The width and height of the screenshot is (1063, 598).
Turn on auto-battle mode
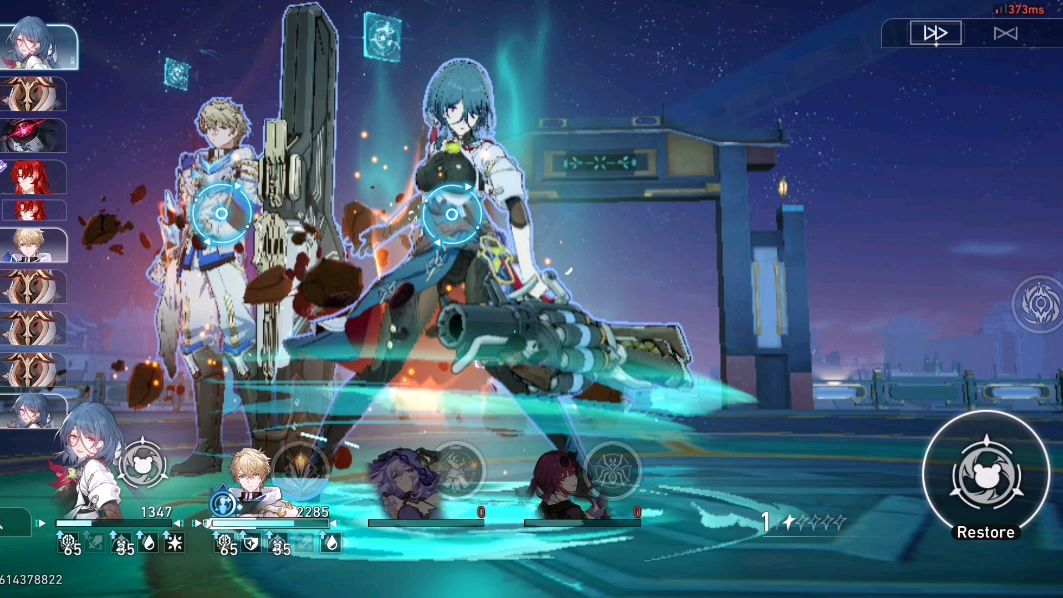(1005, 33)
